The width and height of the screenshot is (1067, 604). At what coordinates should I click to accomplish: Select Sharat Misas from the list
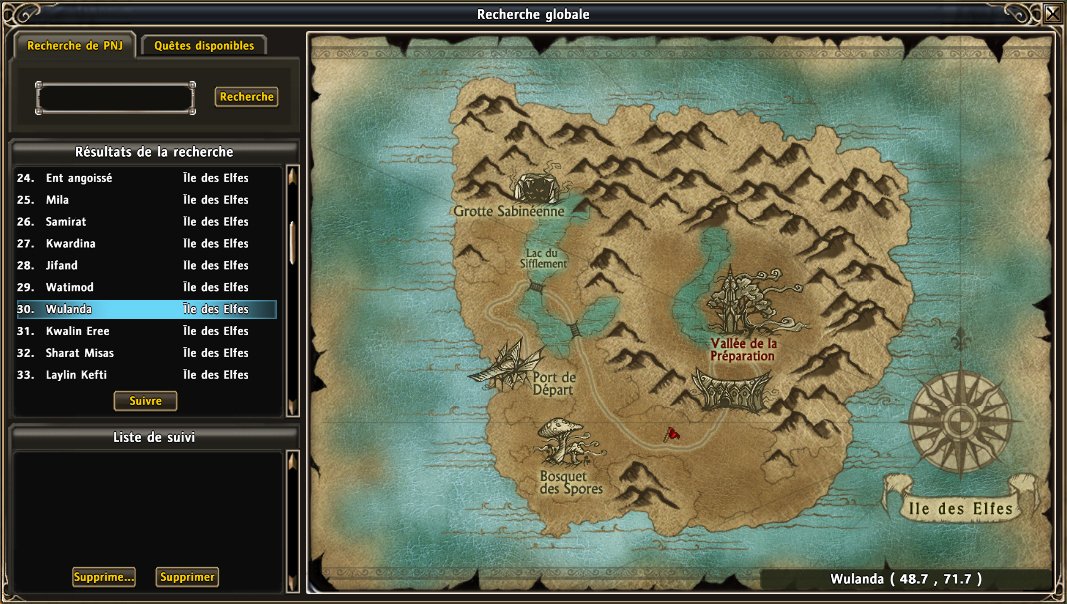click(x=146, y=353)
